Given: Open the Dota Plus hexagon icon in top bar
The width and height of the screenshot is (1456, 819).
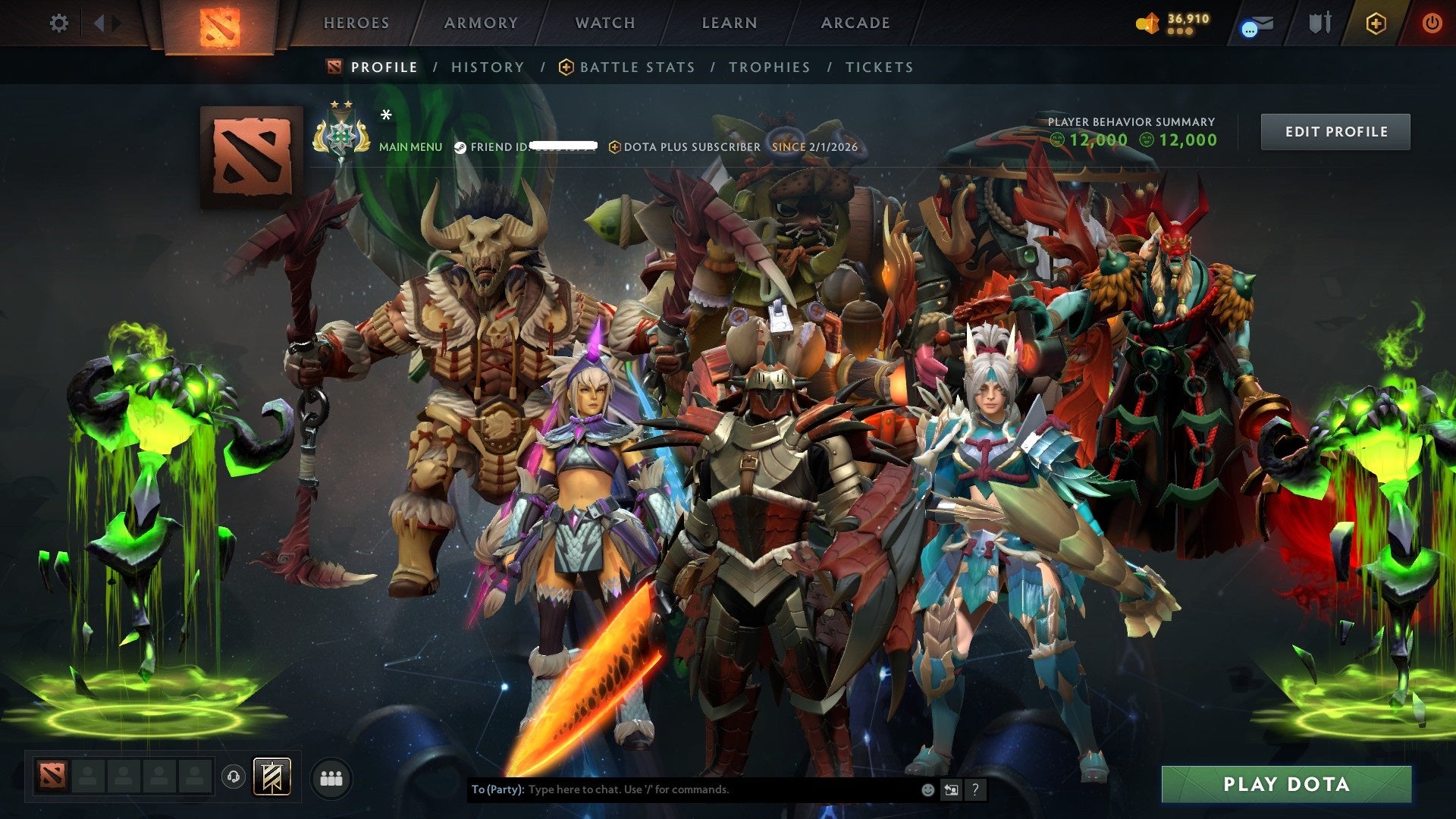Looking at the screenshot, I should pos(1378,23).
